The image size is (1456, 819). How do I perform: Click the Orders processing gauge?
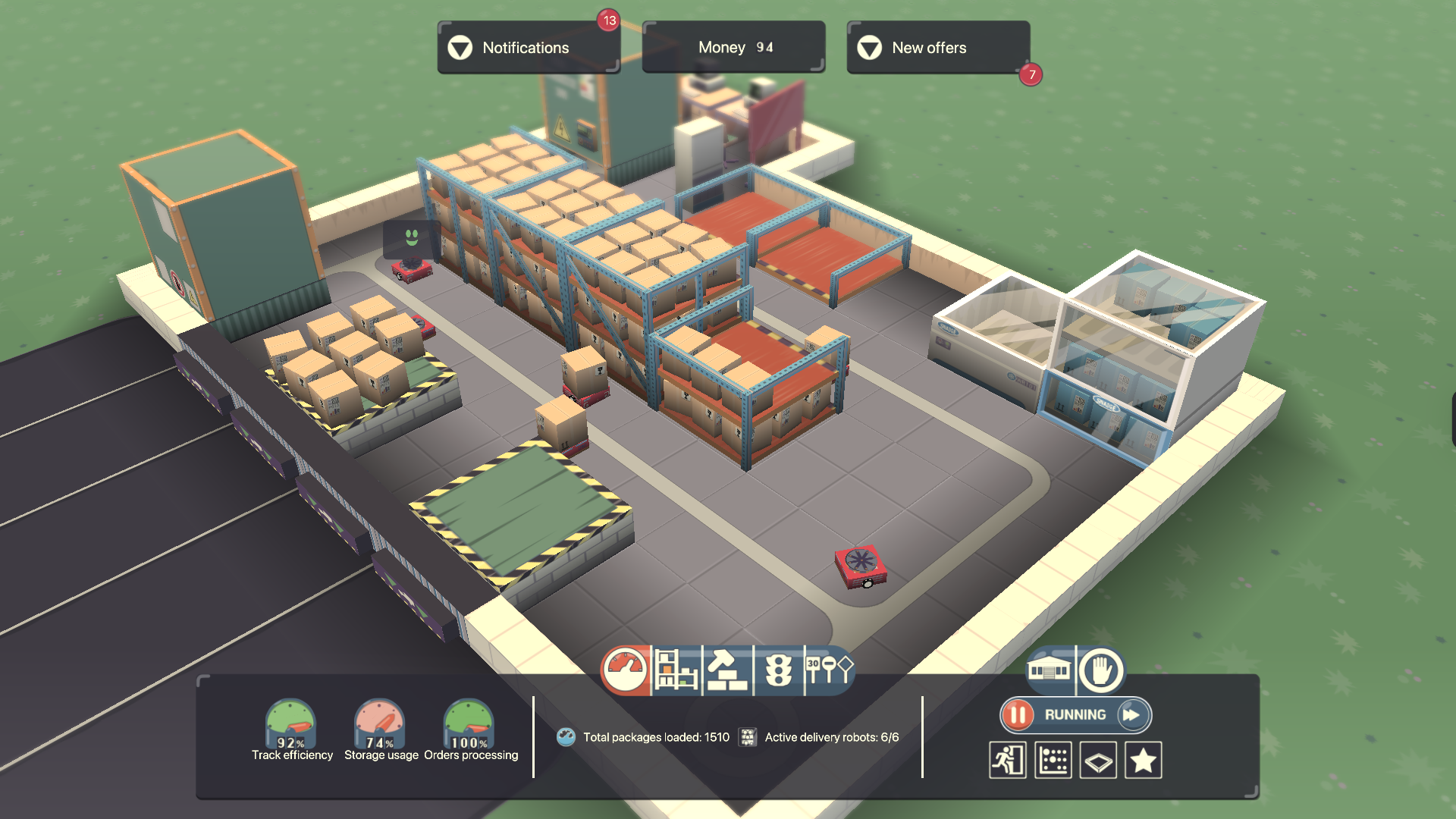coord(469,724)
